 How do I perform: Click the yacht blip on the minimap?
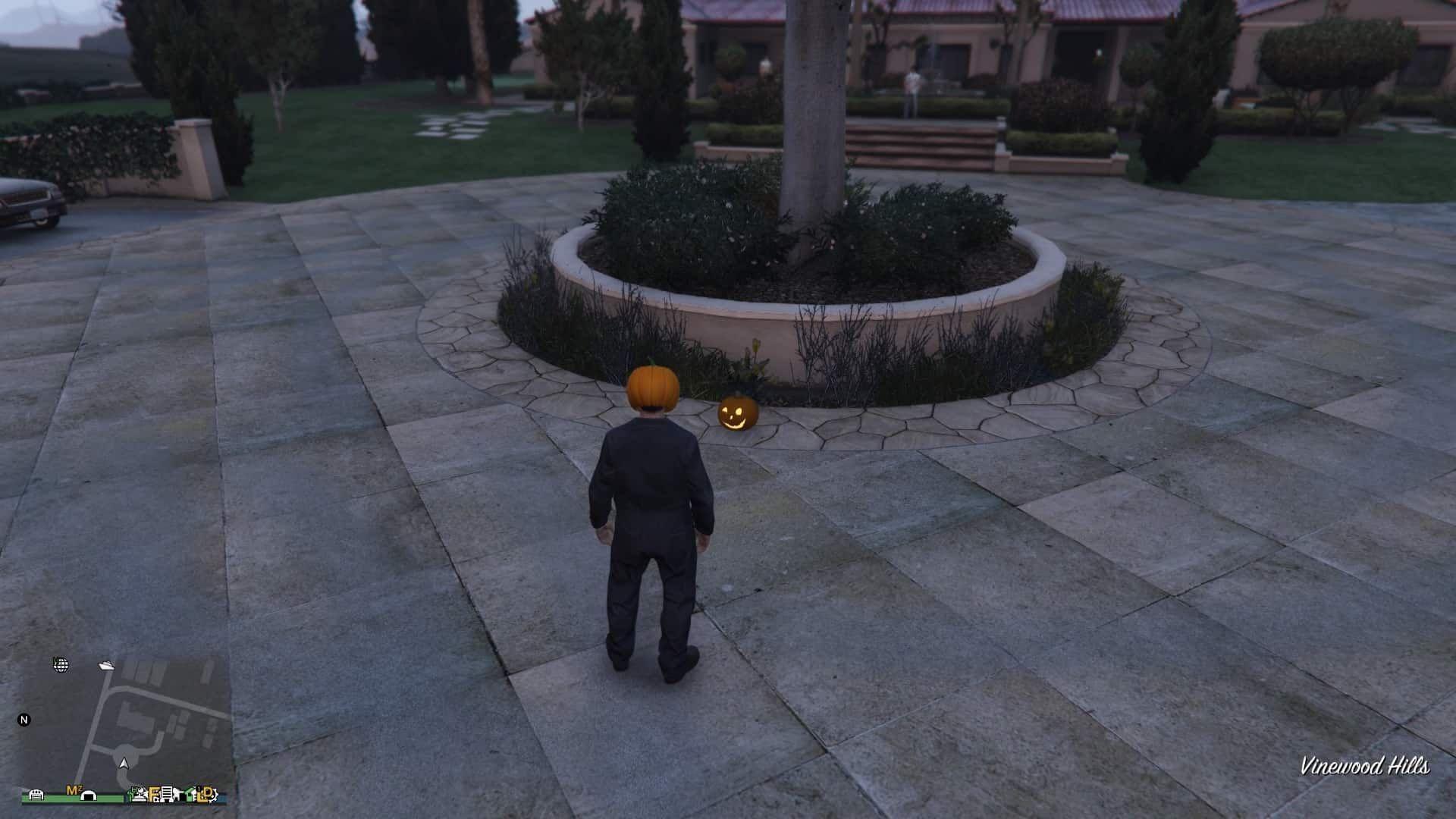(x=106, y=667)
